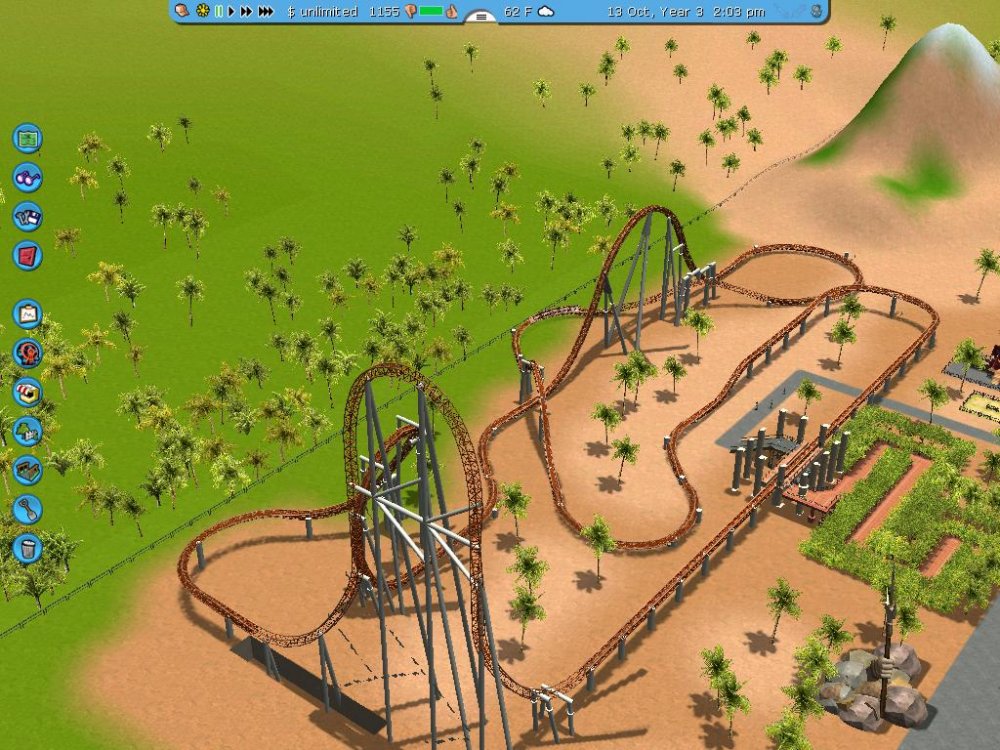
Task: Open the file and options menu (wrench and disk)
Action: point(27,216)
